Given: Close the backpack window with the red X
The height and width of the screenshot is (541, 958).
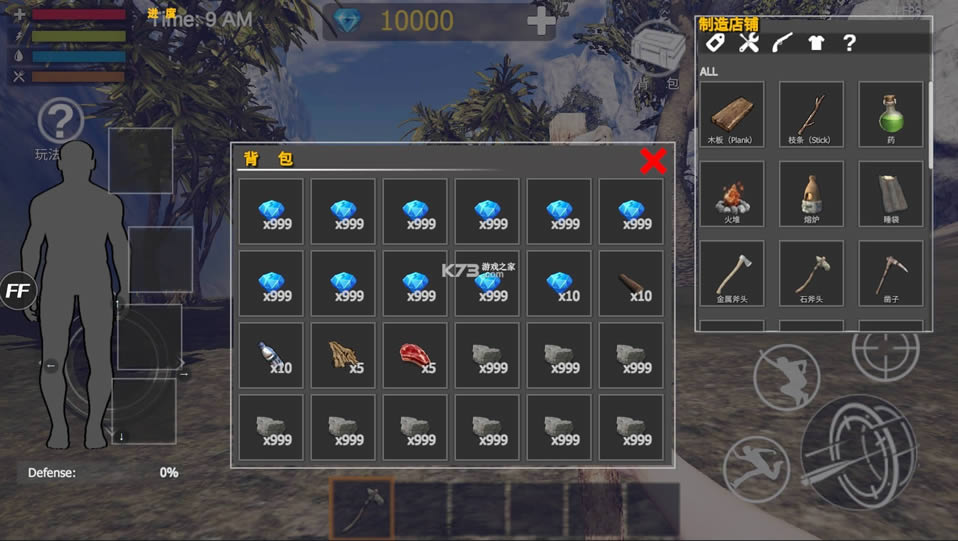Looking at the screenshot, I should pos(653,161).
